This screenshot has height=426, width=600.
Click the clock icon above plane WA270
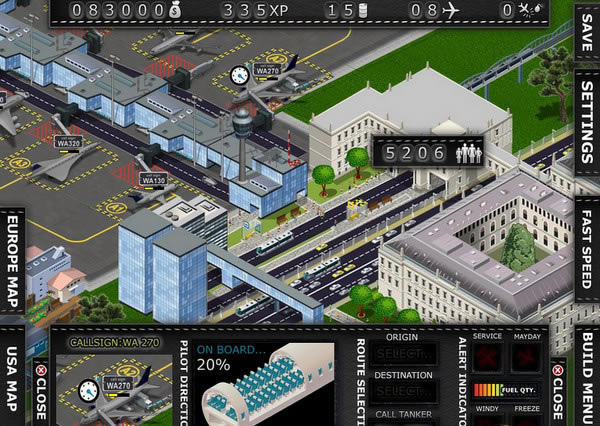[x=238, y=75]
